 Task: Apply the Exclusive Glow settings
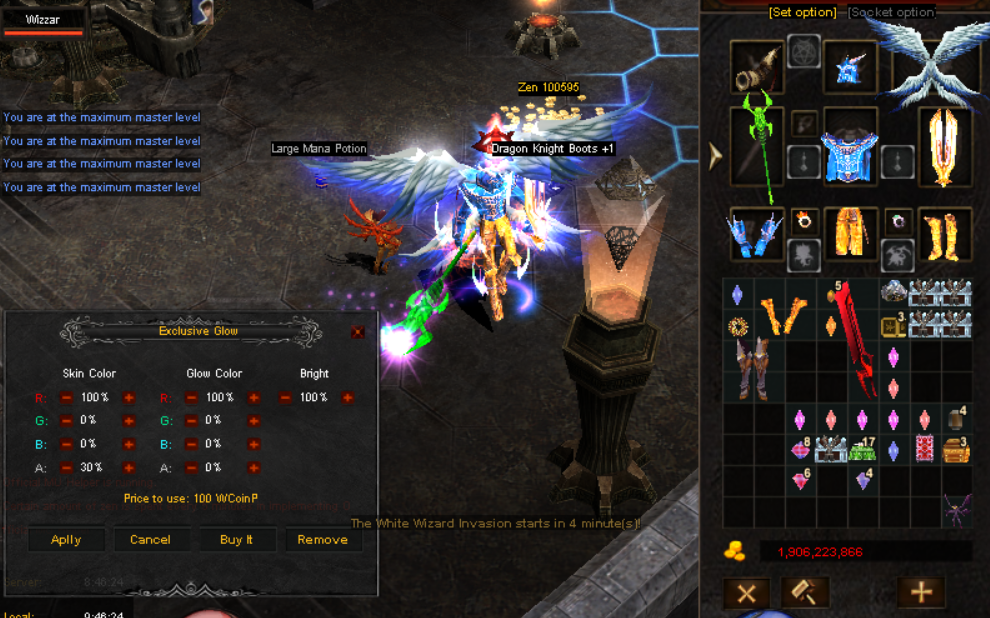click(66, 539)
